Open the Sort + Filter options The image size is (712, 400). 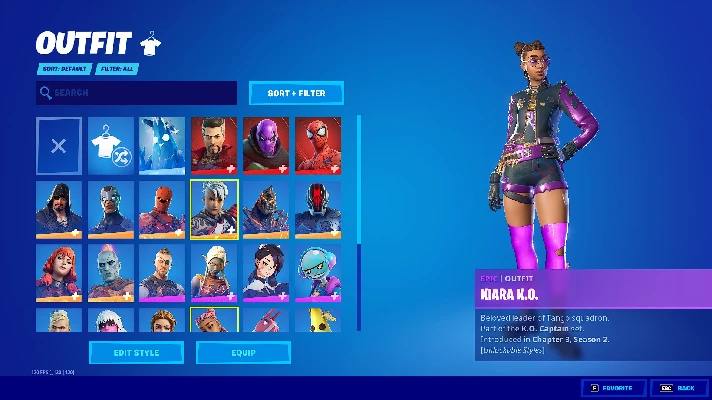tap(296, 93)
